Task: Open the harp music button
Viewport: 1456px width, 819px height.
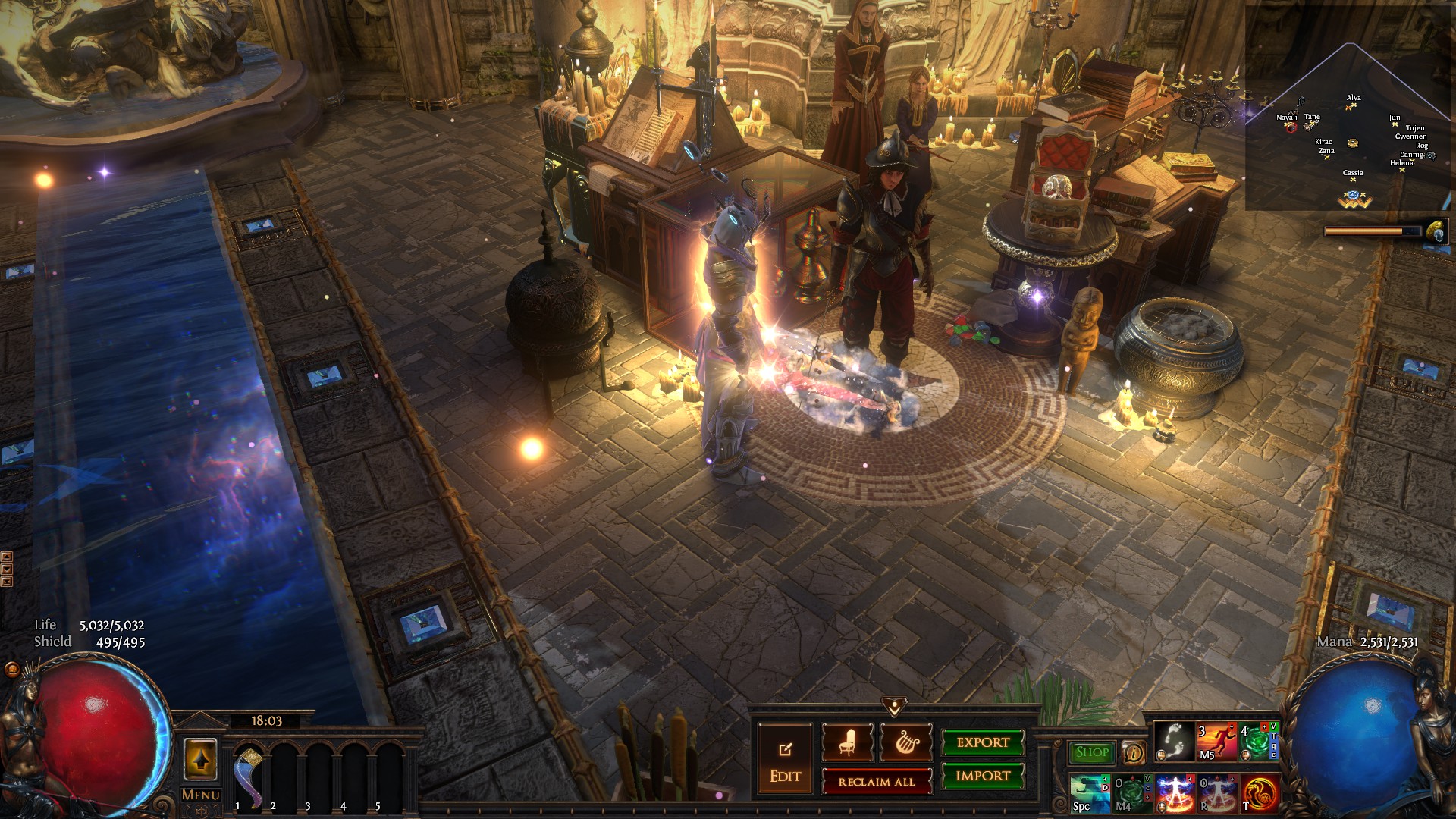Action: 905,742
